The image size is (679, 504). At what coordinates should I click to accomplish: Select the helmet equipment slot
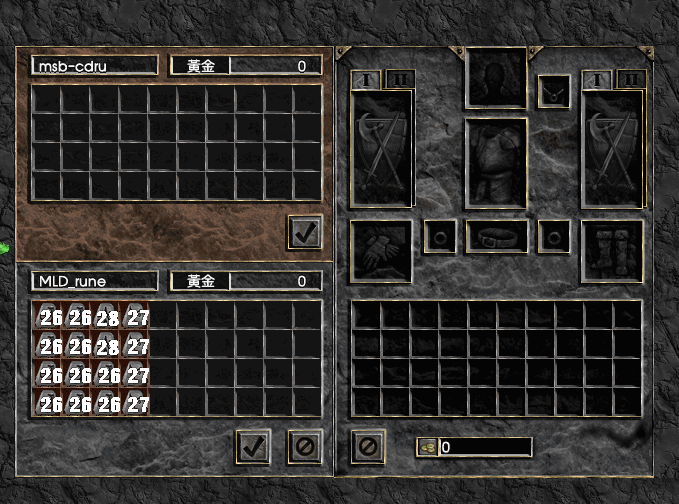[495, 77]
